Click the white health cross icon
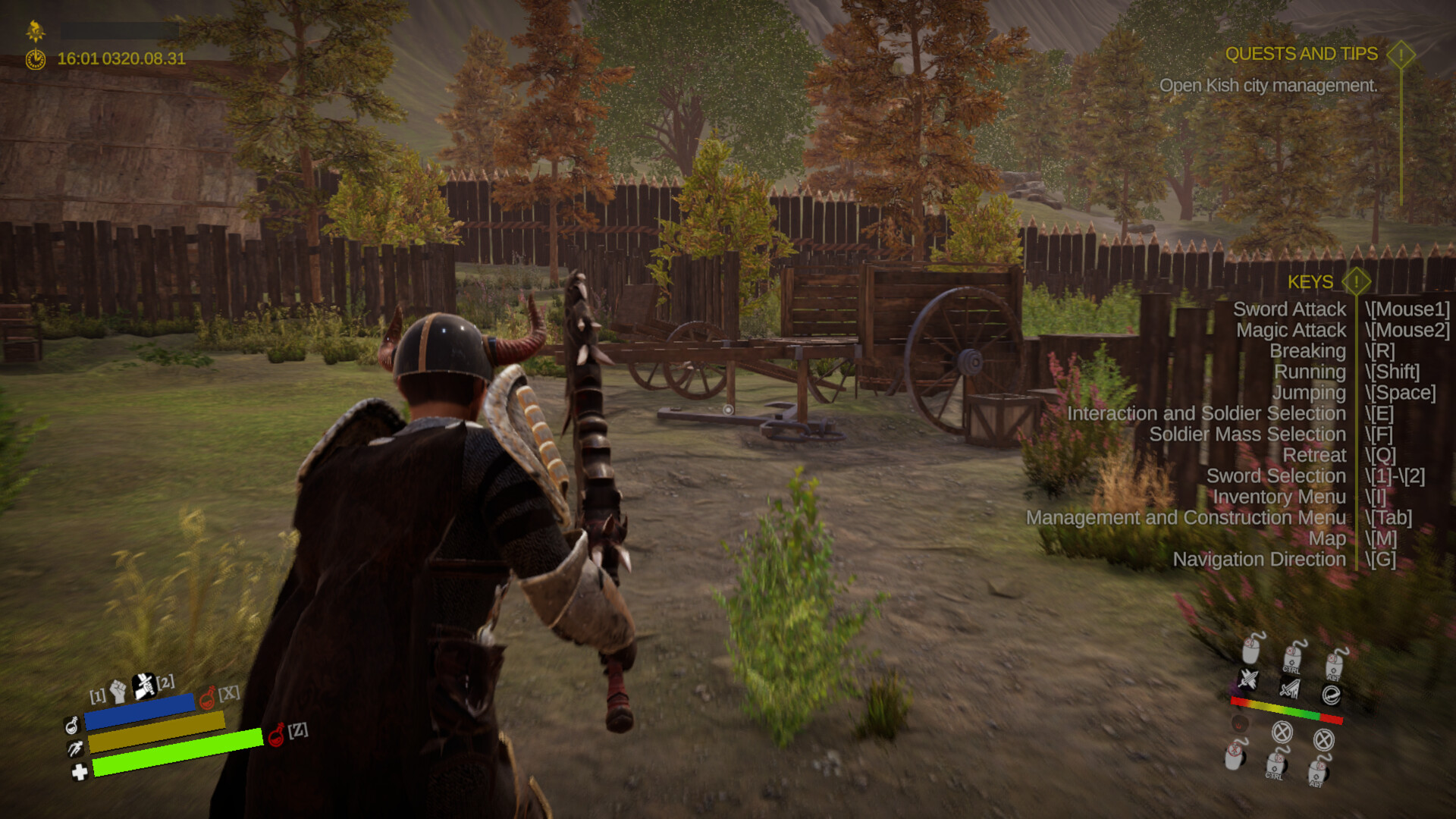Viewport: 1456px width, 819px height. coord(80,771)
